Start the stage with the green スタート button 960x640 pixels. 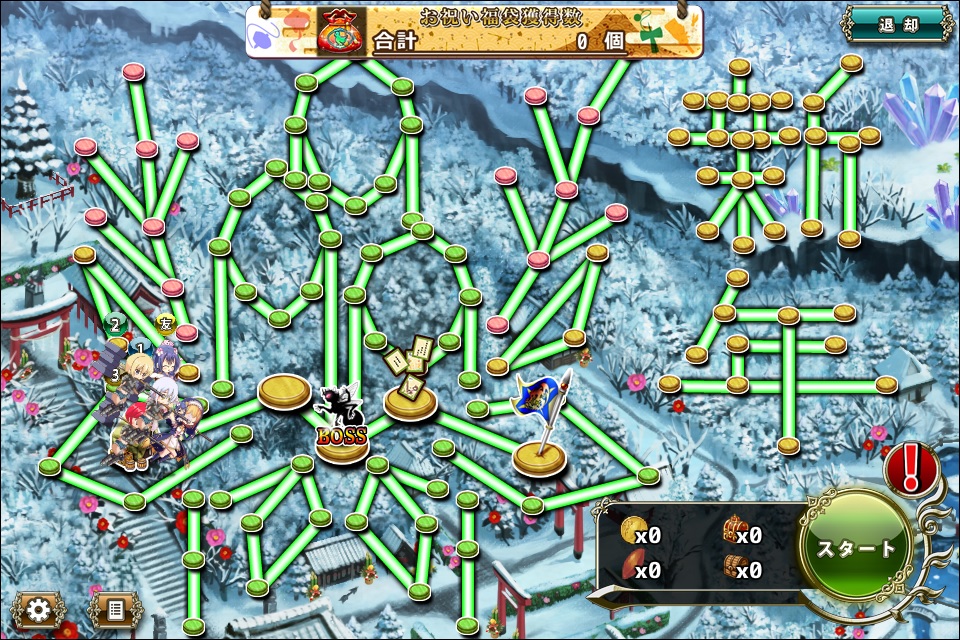(856, 548)
